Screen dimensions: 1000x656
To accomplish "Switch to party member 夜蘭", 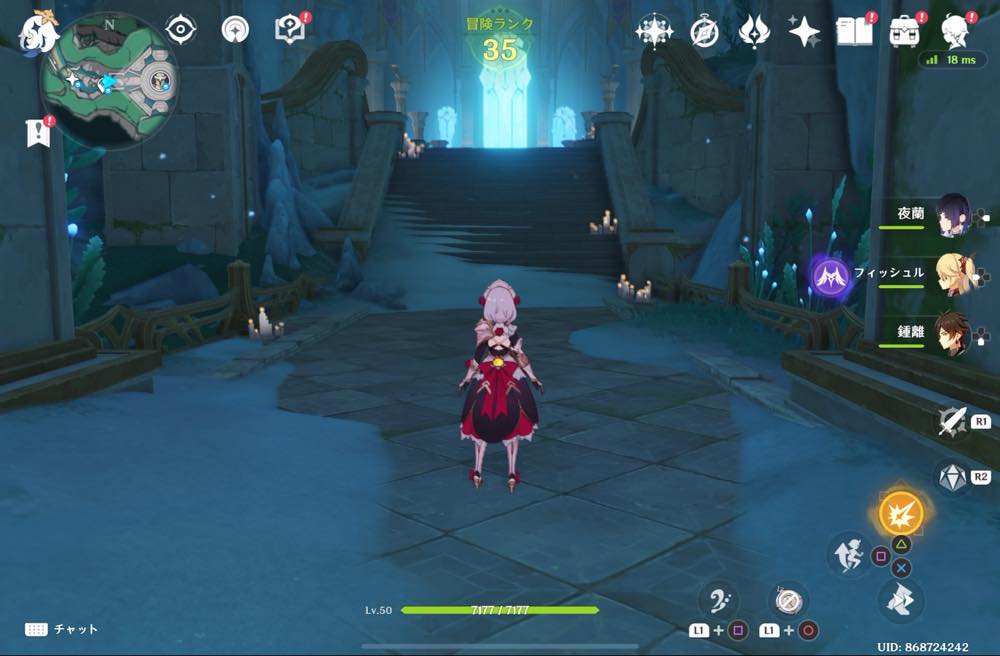I will [952, 215].
